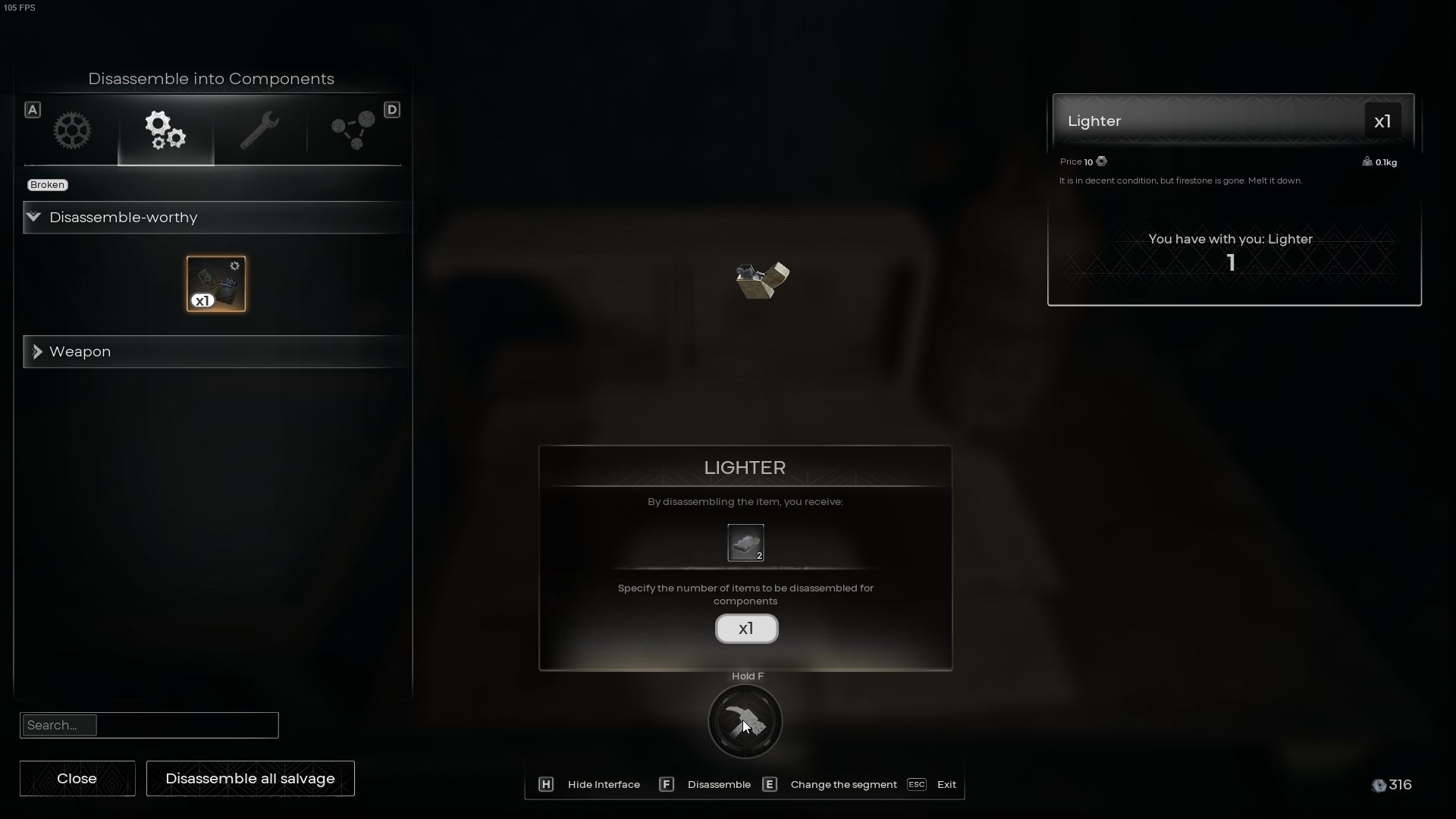Collapse the Disassemble-worthy section
The height and width of the screenshot is (819, 1456).
coord(34,218)
